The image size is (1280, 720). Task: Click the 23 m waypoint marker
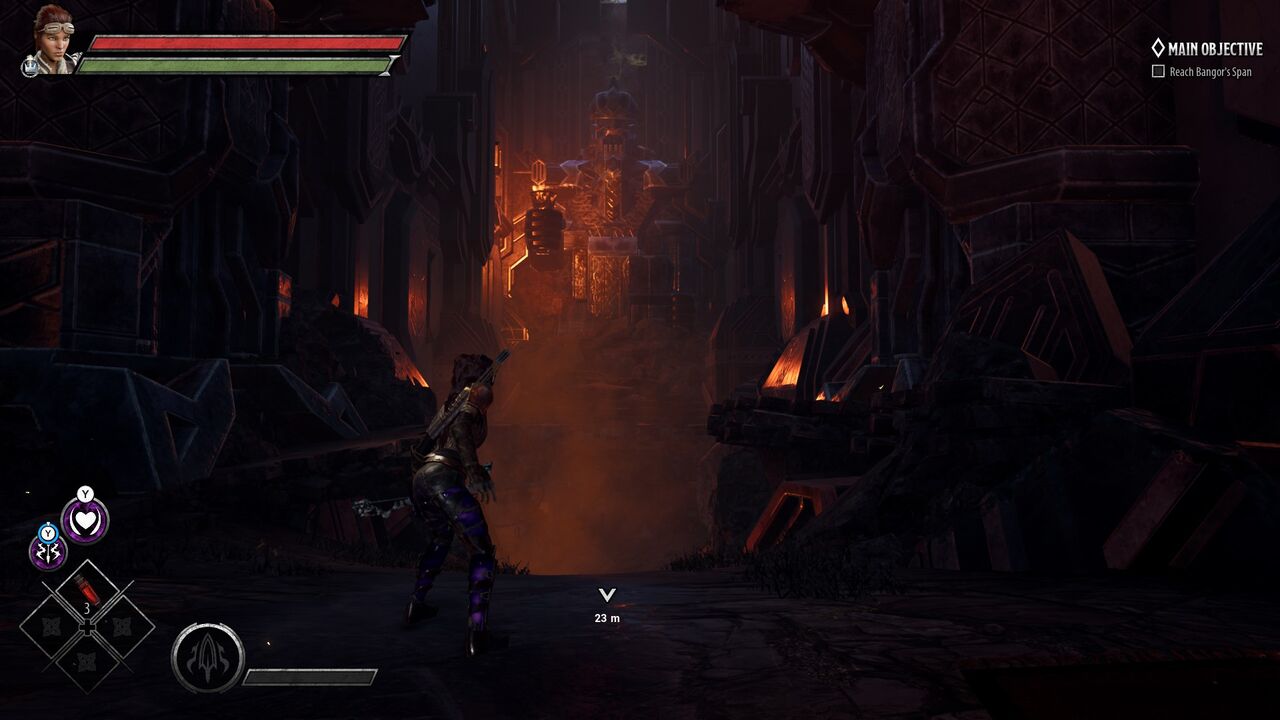click(606, 596)
